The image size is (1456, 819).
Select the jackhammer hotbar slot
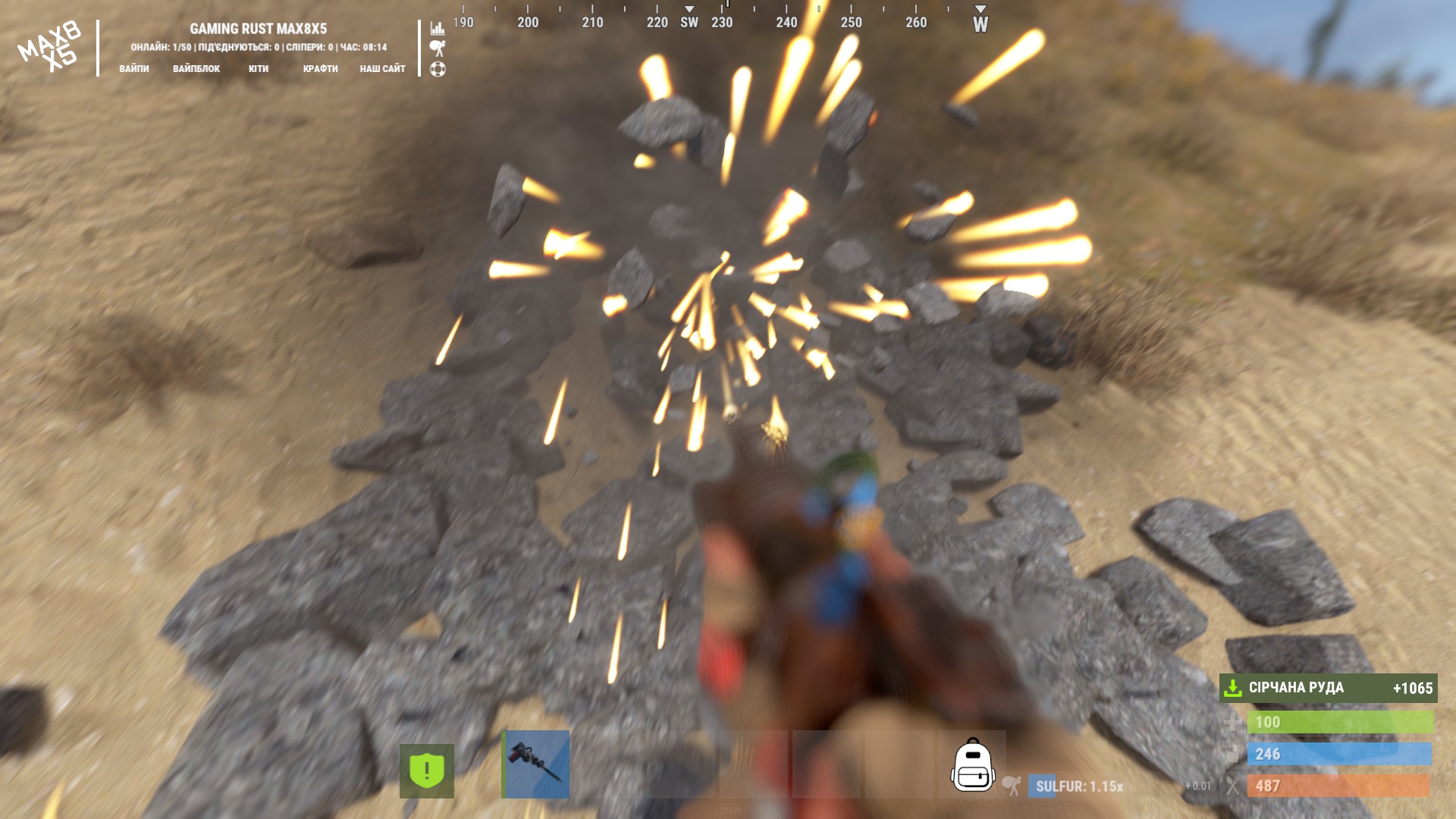tap(536, 764)
